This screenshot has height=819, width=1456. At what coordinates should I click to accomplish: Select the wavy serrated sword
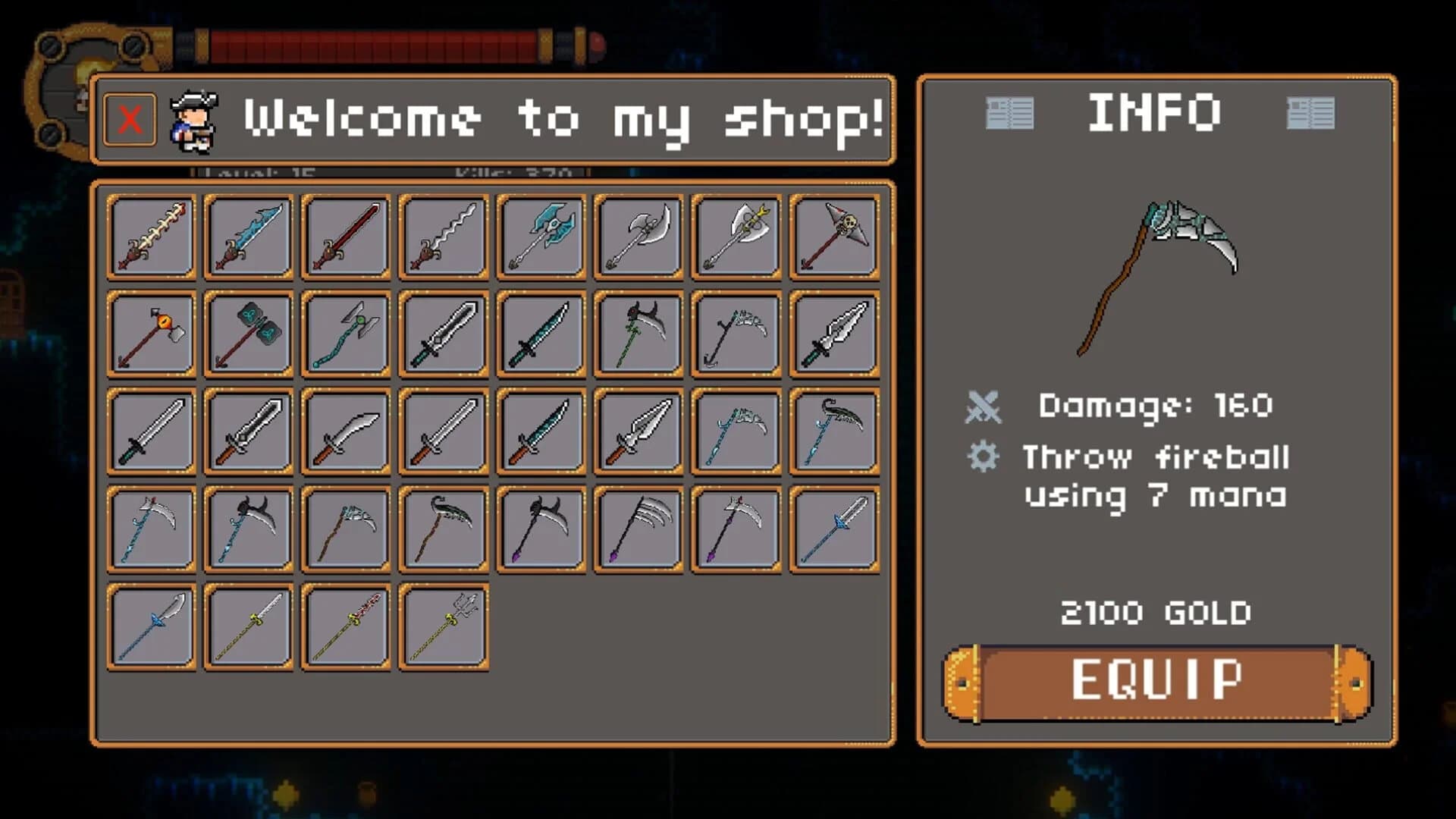click(x=442, y=235)
